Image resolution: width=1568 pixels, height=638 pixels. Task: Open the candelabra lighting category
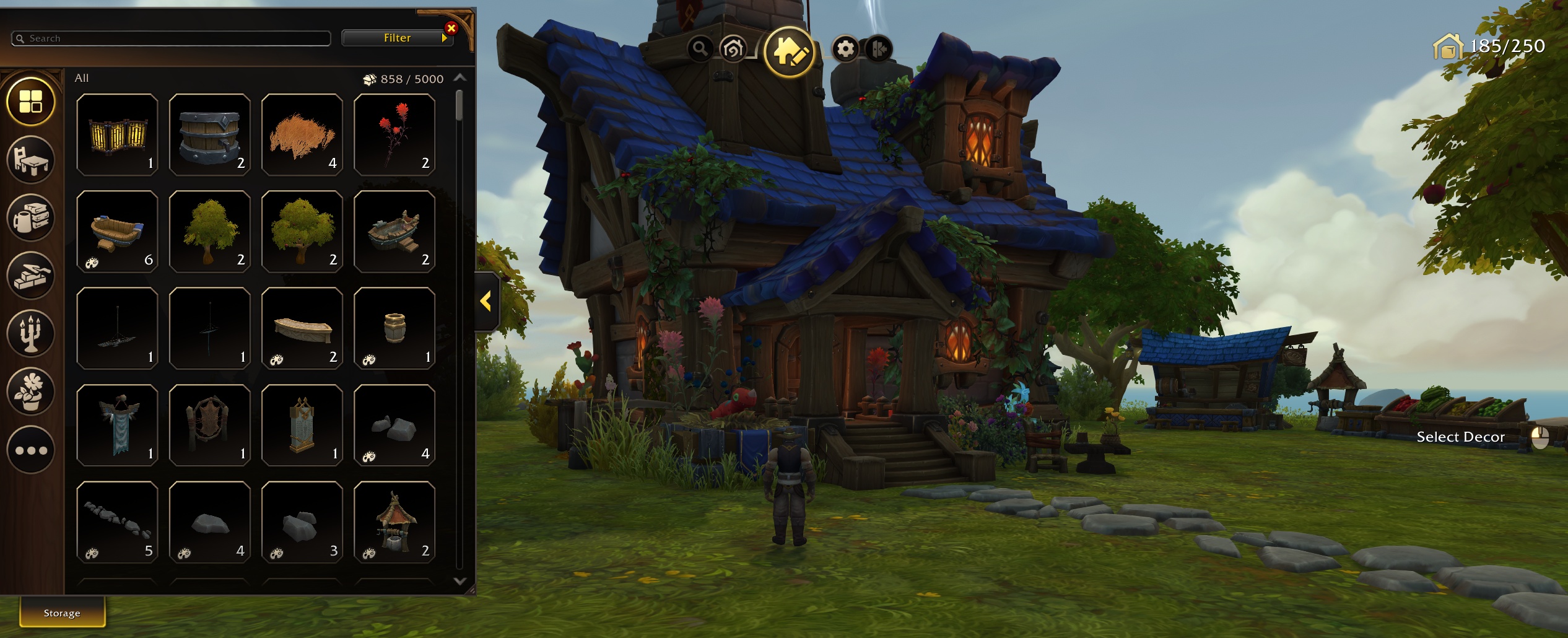pyautogui.click(x=31, y=333)
